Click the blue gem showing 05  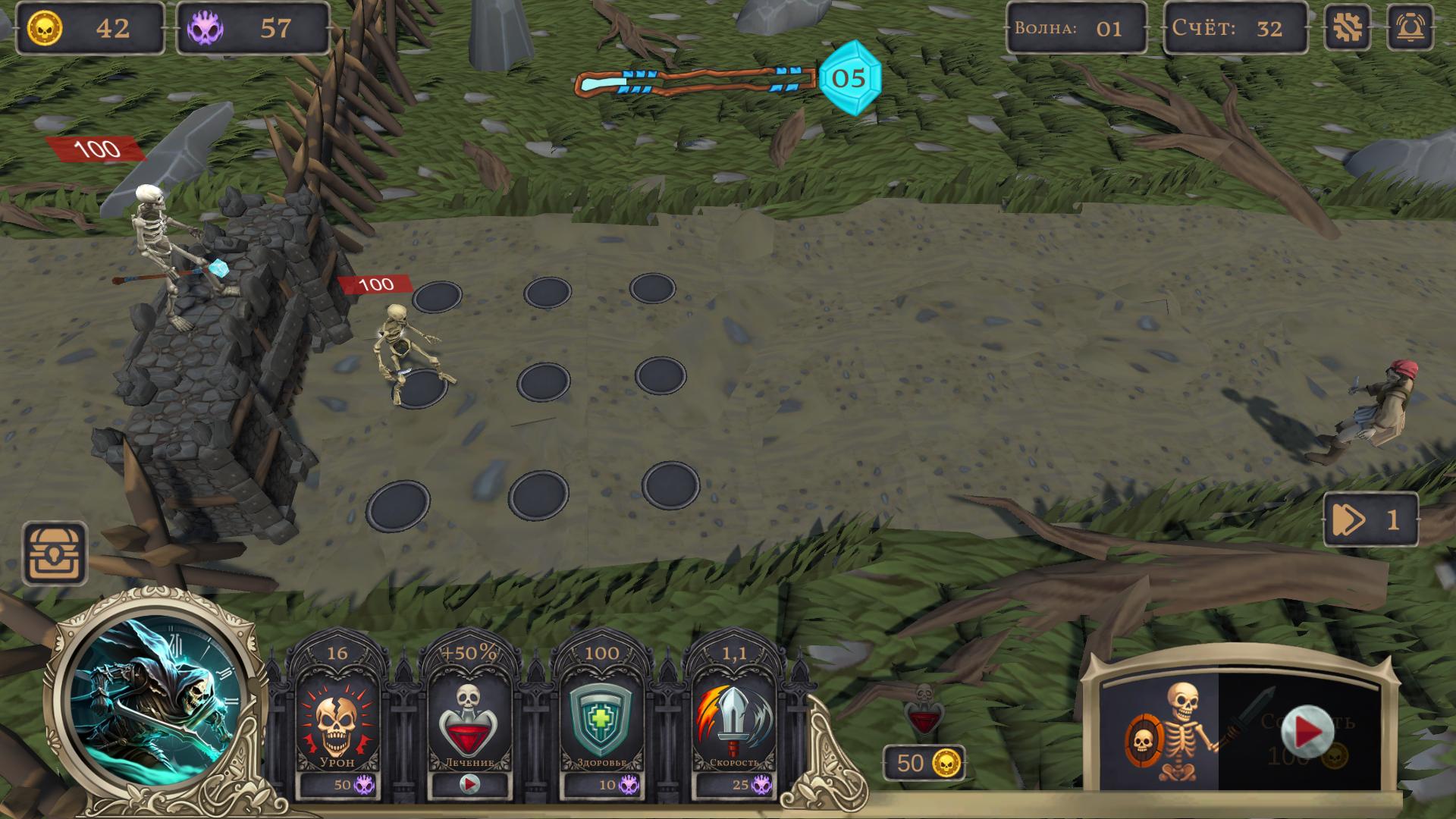(x=851, y=79)
